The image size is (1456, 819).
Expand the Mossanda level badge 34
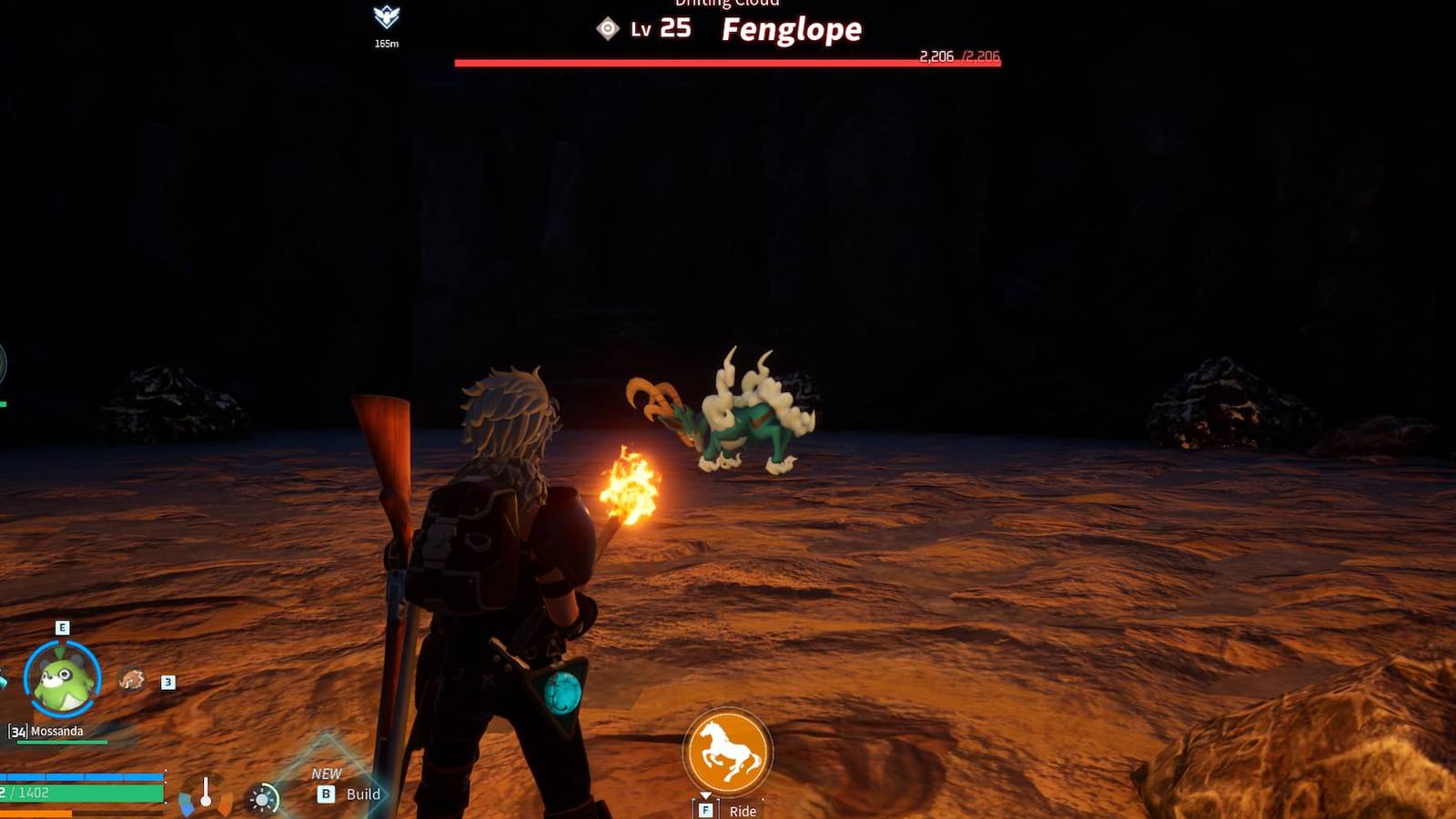17,728
